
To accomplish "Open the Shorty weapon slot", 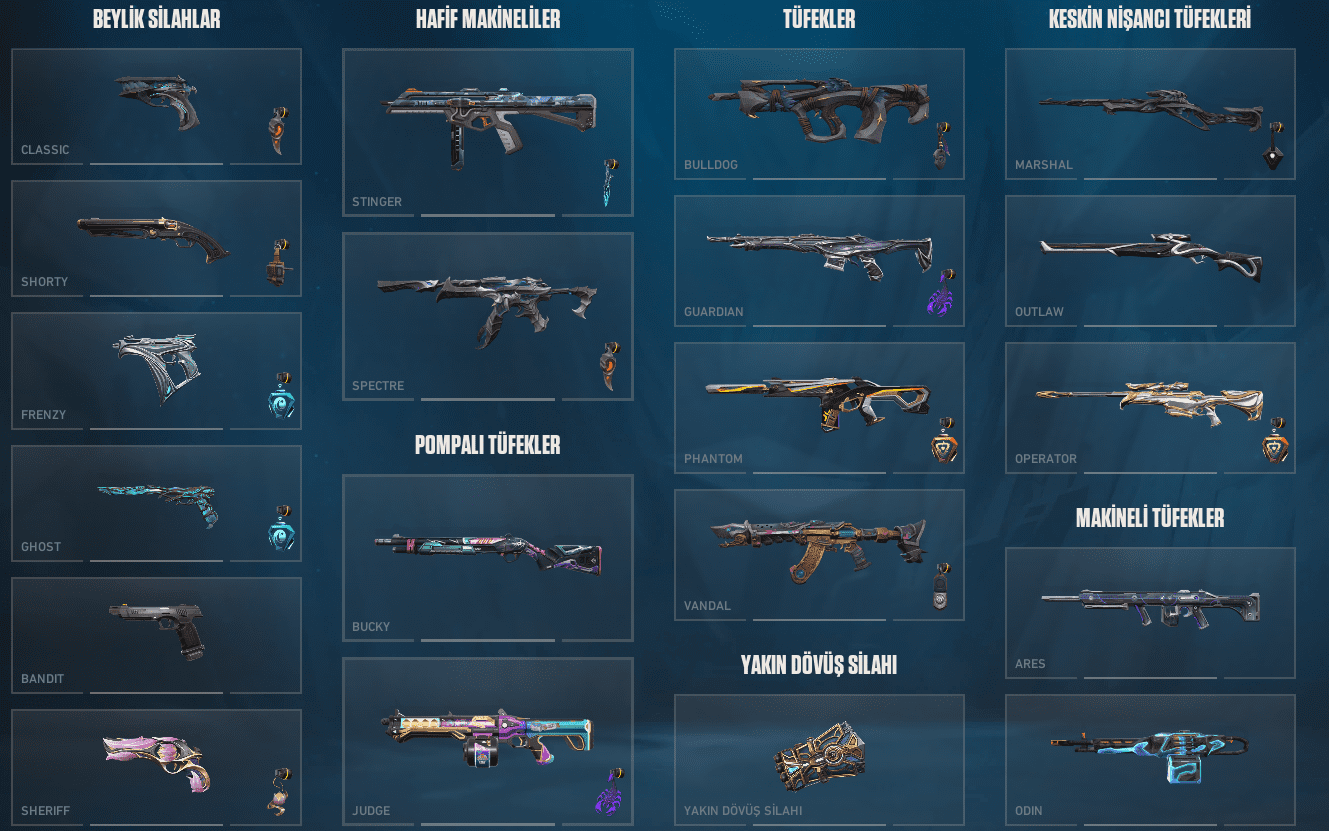I will (155, 235).
